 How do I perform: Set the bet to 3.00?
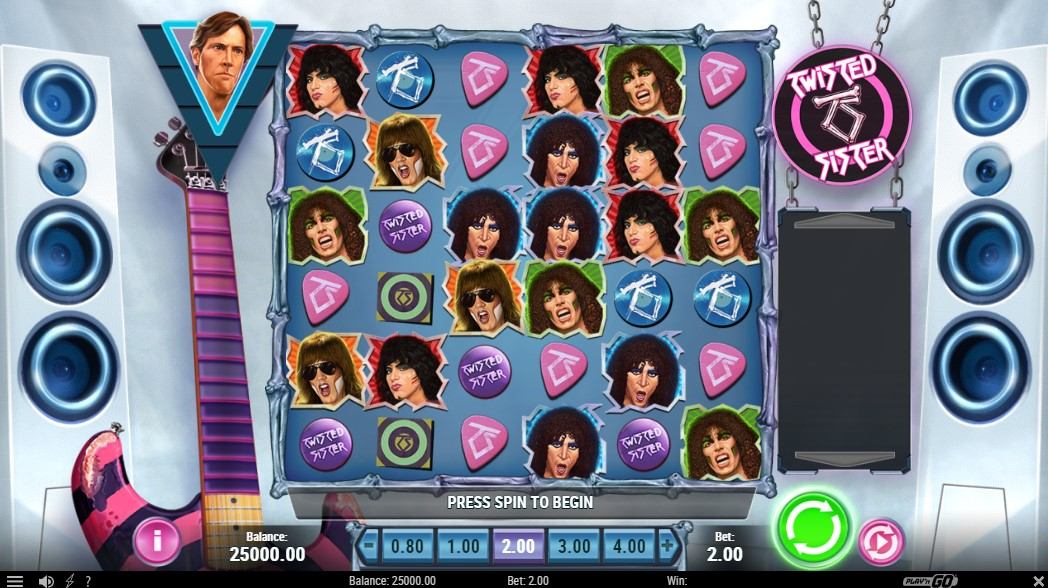coord(576,547)
